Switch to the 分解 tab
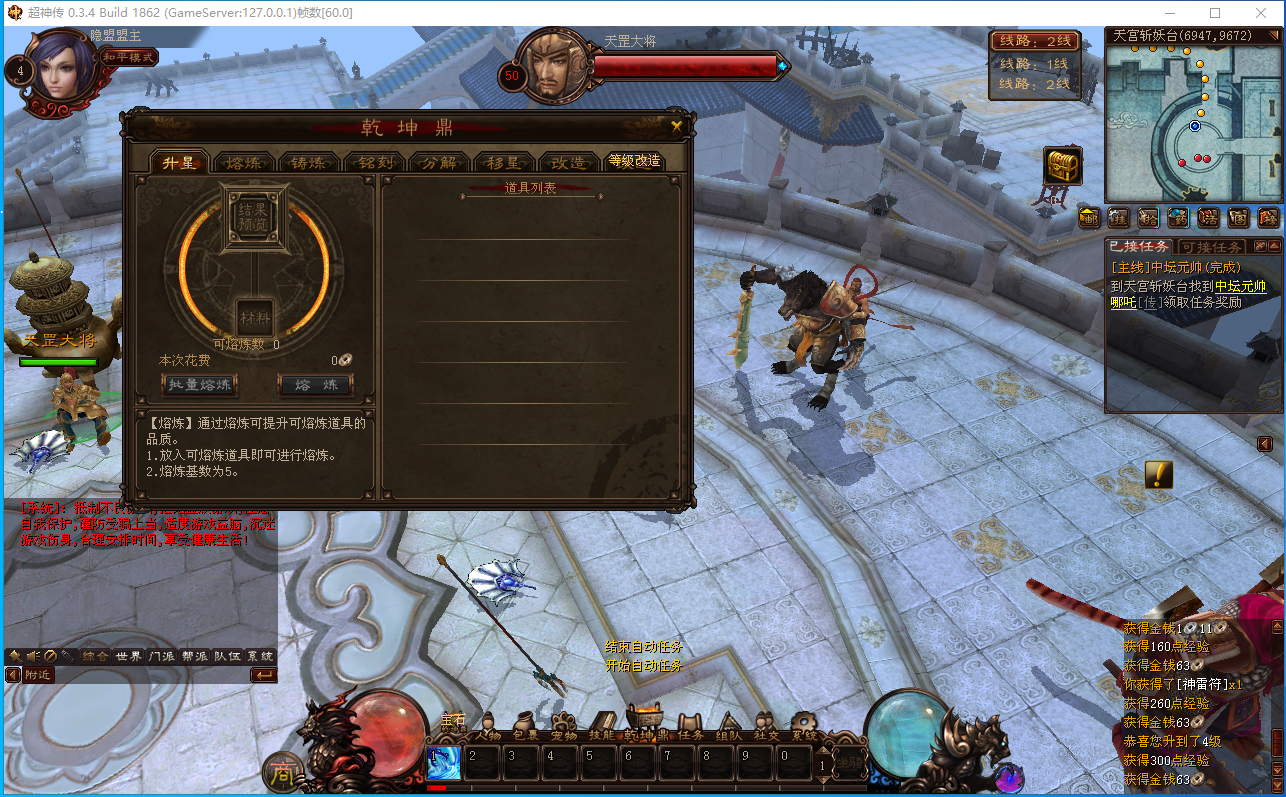Viewport: 1286px width, 797px height. (439, 162)
